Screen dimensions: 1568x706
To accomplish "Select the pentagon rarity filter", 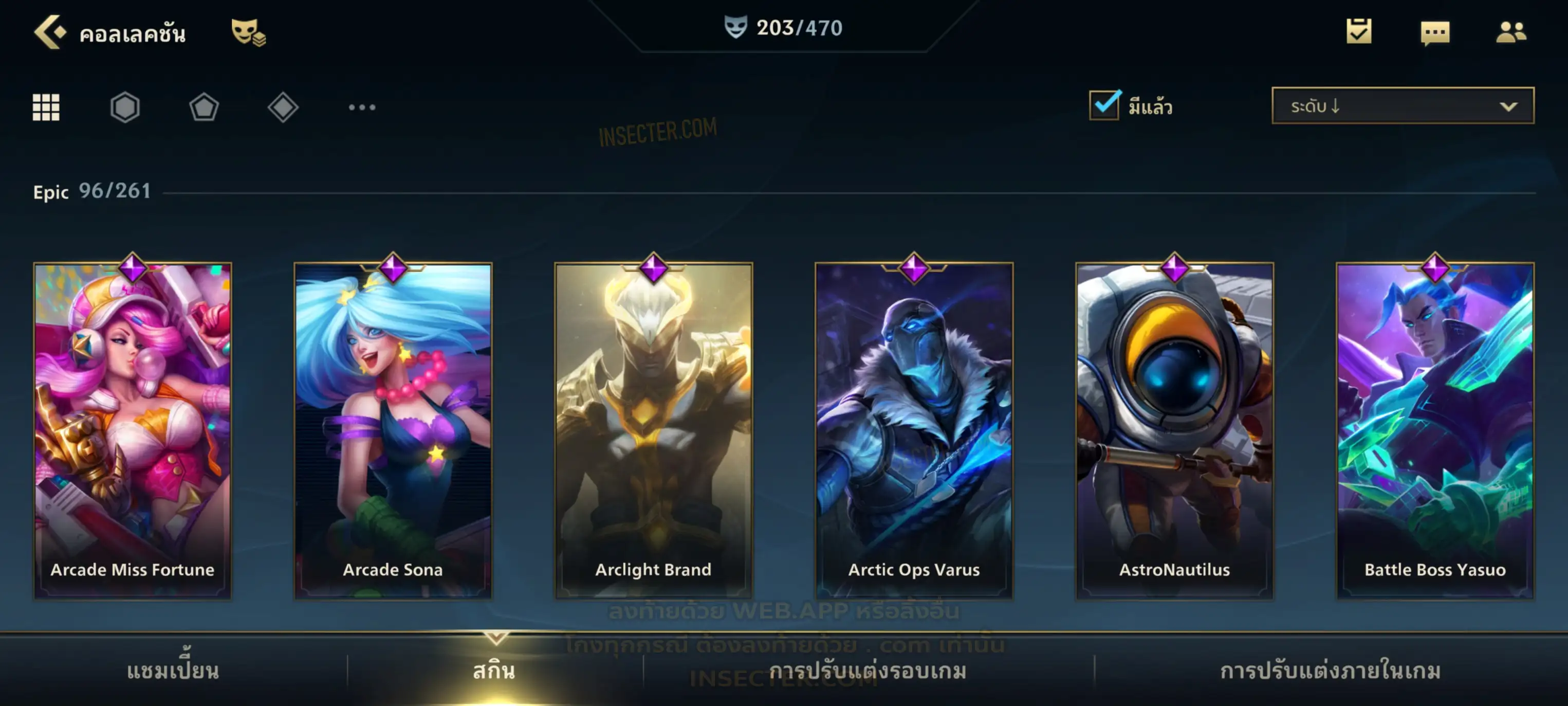I will pyautogui.click(x=204, y=107).
